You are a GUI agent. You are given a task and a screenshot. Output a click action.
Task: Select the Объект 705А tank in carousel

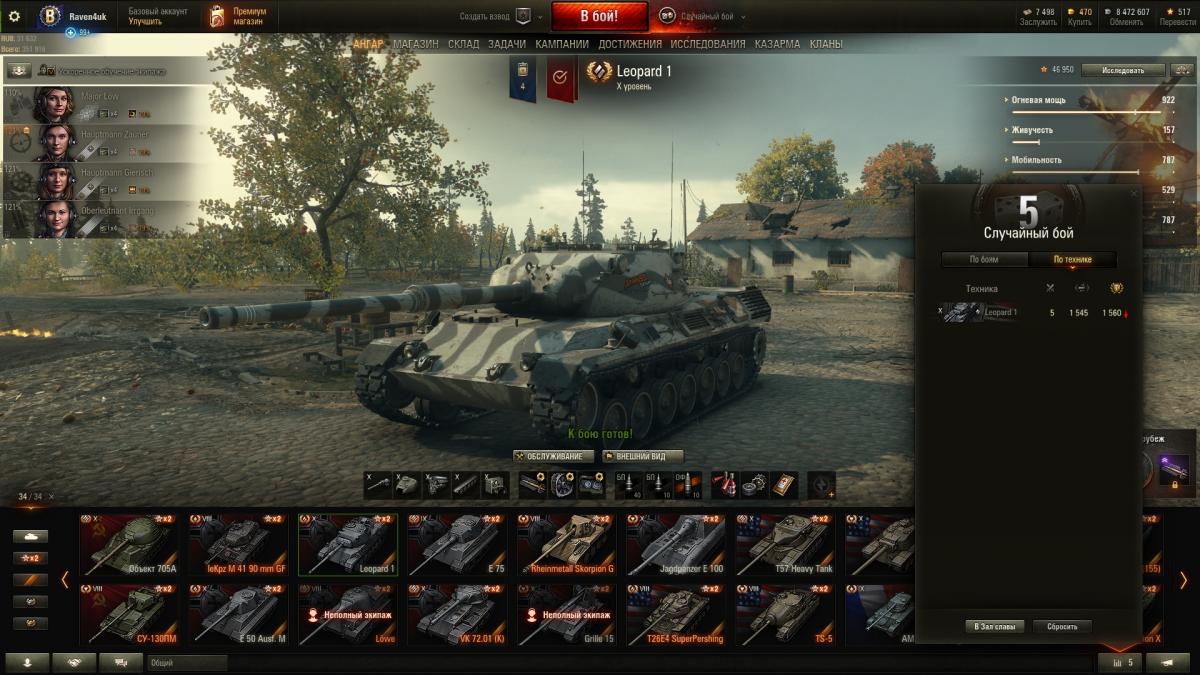[x=129, y=545]
